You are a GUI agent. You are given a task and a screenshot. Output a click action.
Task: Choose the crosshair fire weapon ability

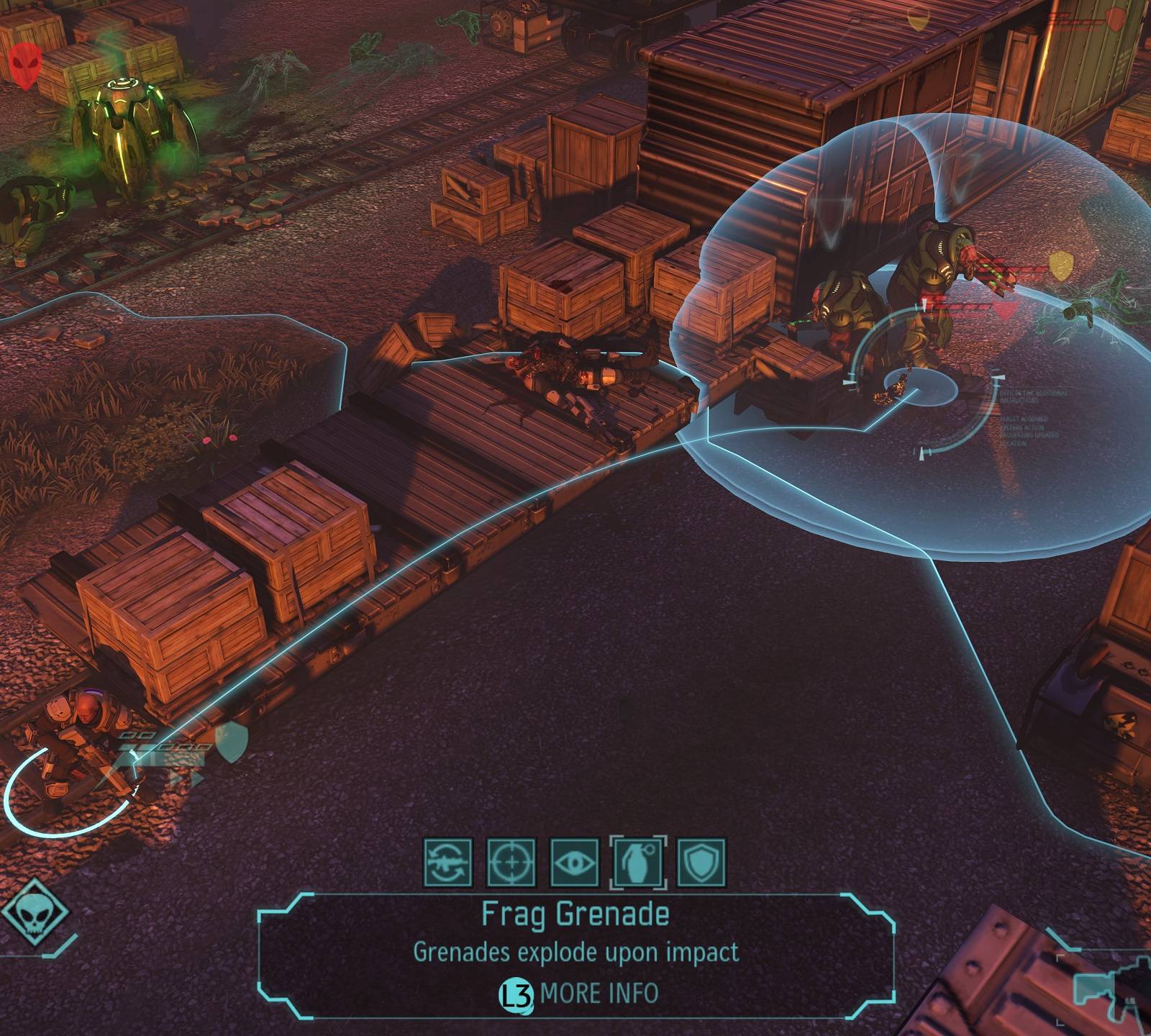tap(511, 861)
